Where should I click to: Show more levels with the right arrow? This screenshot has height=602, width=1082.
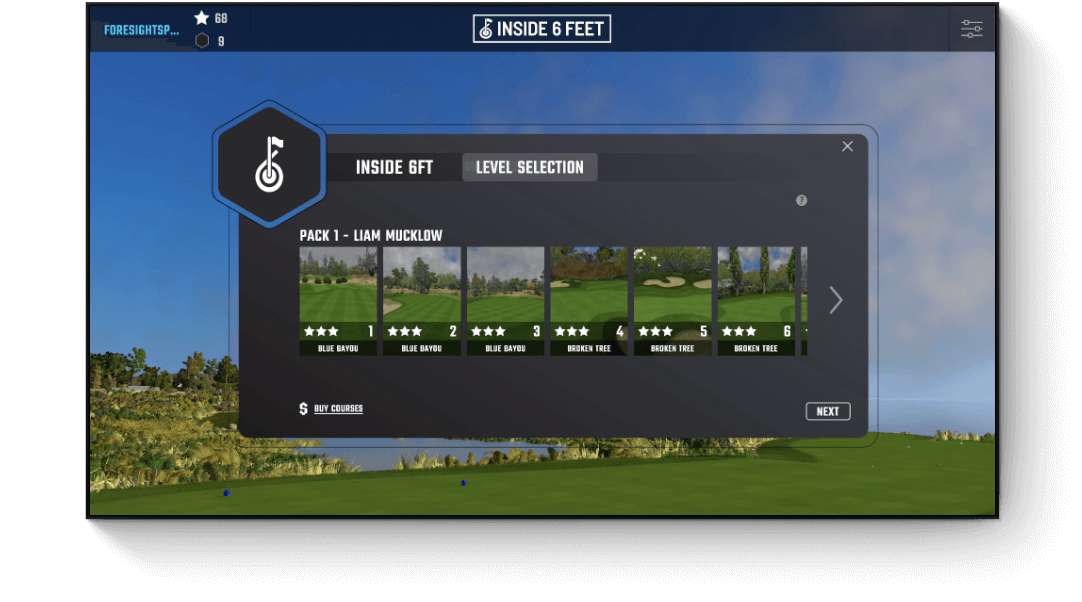[836, 300]
